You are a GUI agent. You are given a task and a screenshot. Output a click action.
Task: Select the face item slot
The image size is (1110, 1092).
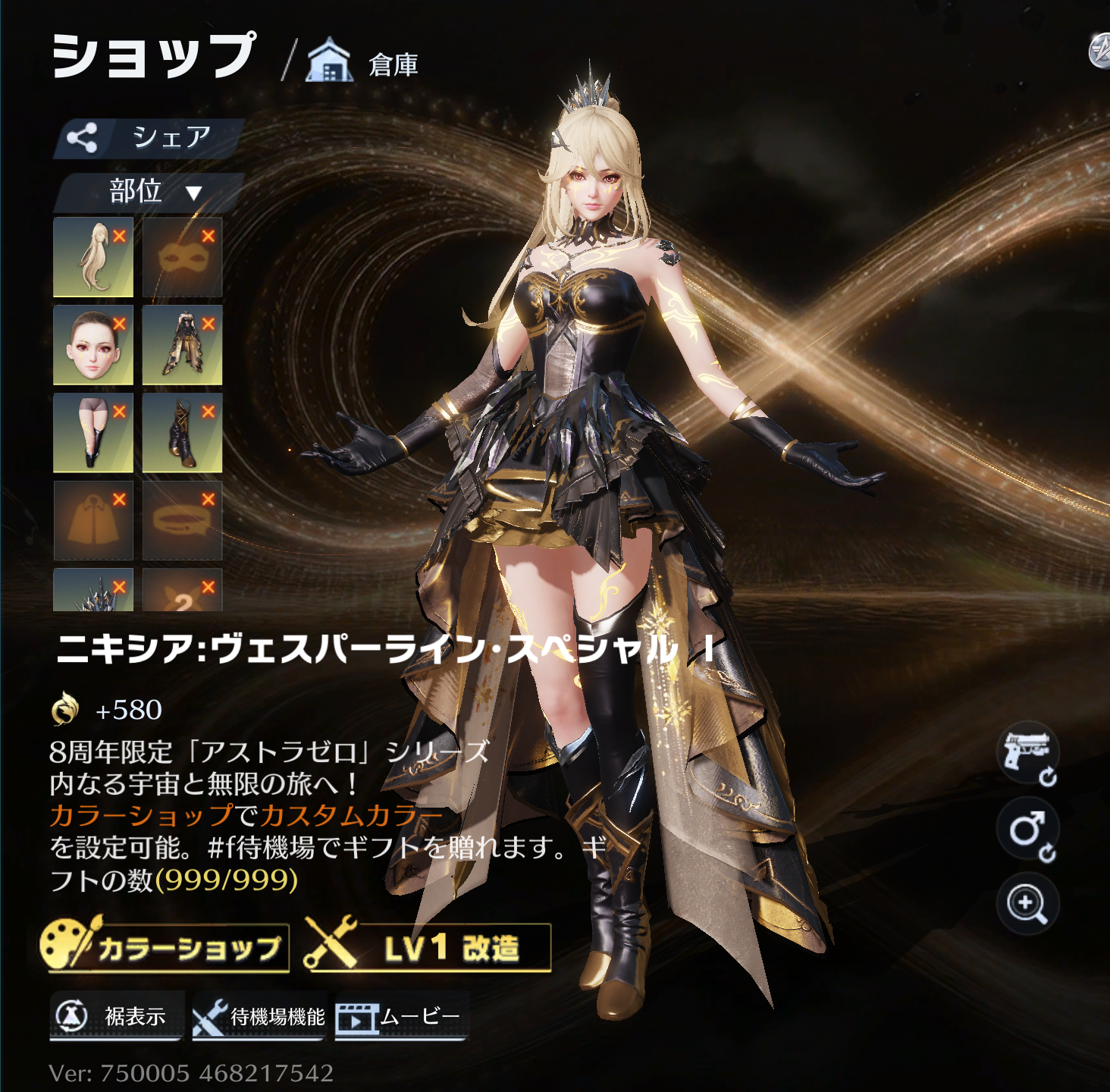pyautogui.click(x=93, y=345)
